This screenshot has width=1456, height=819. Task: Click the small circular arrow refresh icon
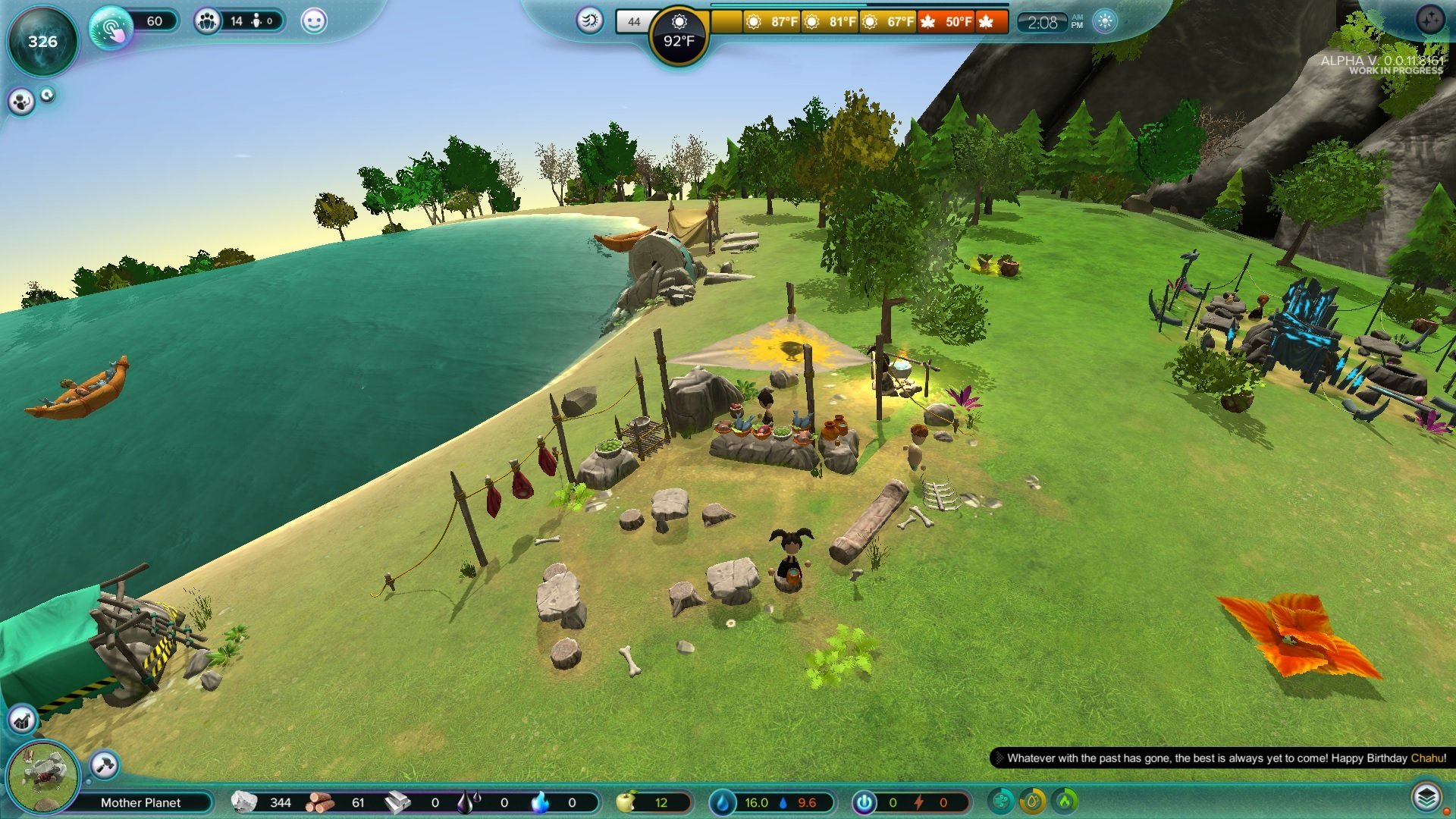pyautogui.click(x=48, y=95)
